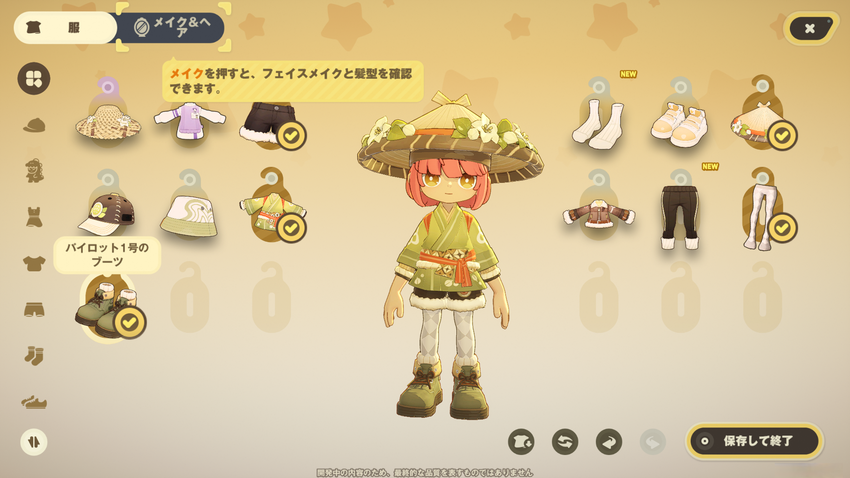
Task: Choose the lavender long-sleeve shirt
Action: click(189, 121)
